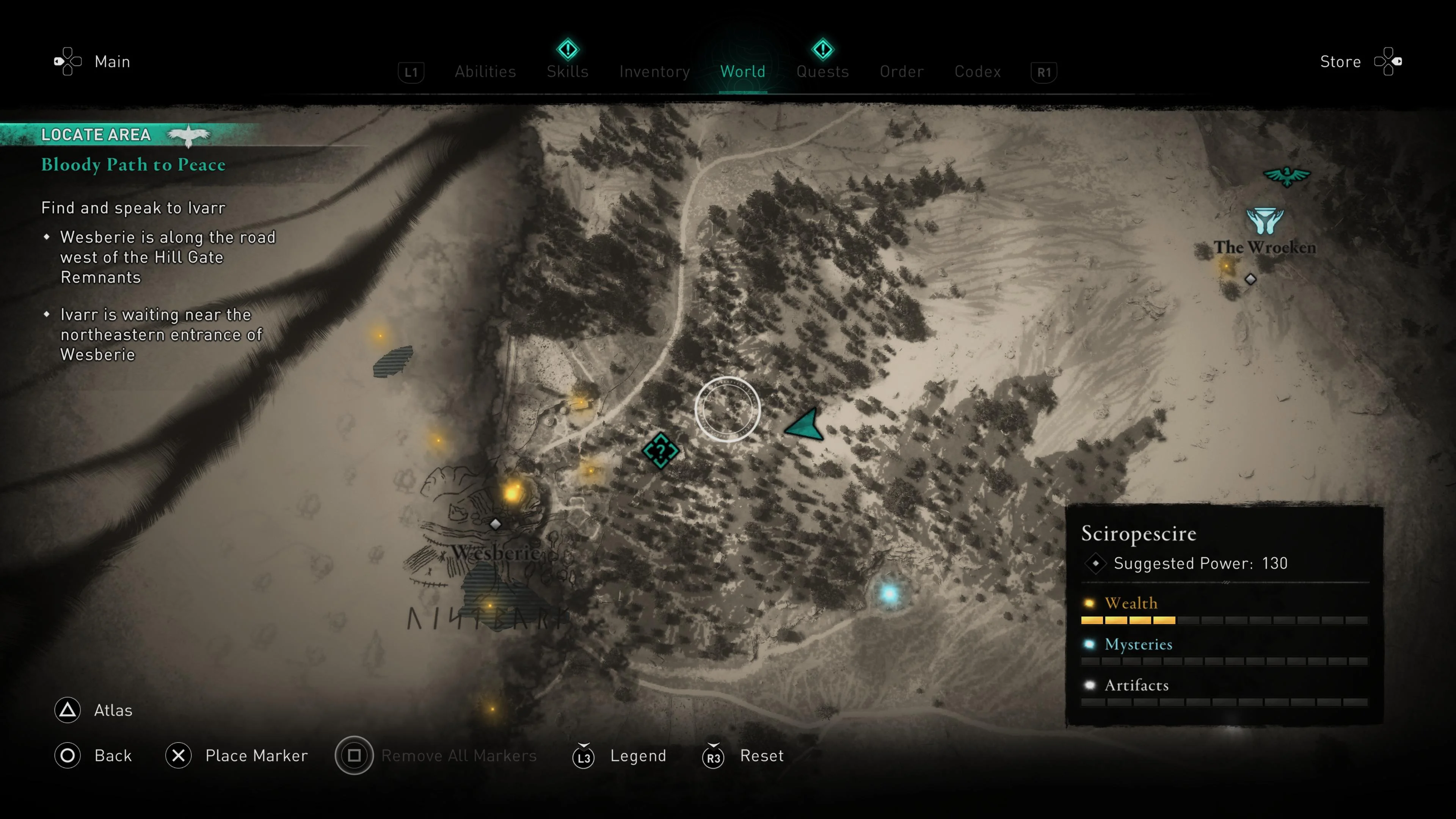The image size is (1456, 819).
Task: Click the Quests alert notification diamond
Action: coord(823,49)
